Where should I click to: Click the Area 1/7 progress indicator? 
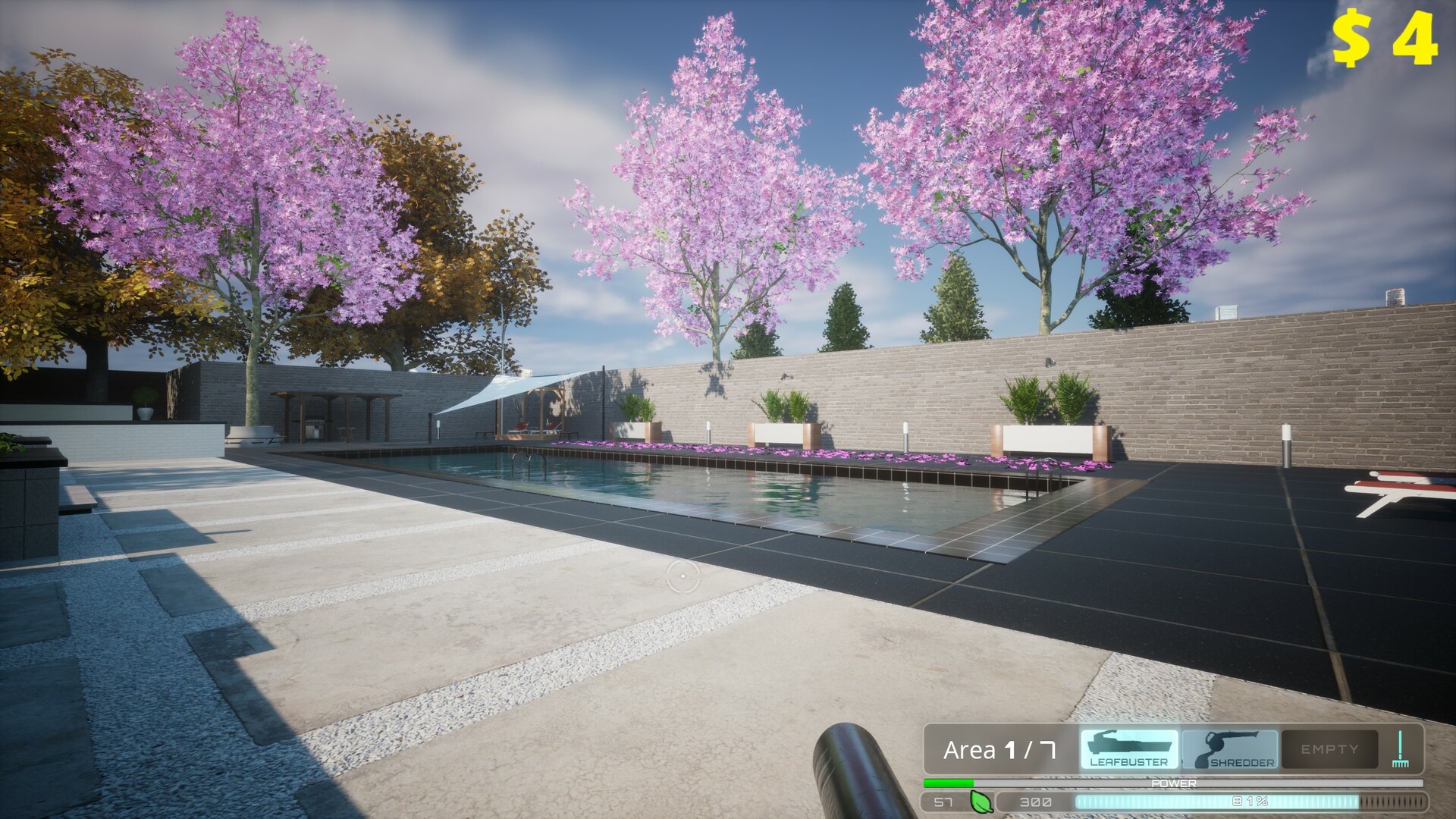coord(1001,748)
